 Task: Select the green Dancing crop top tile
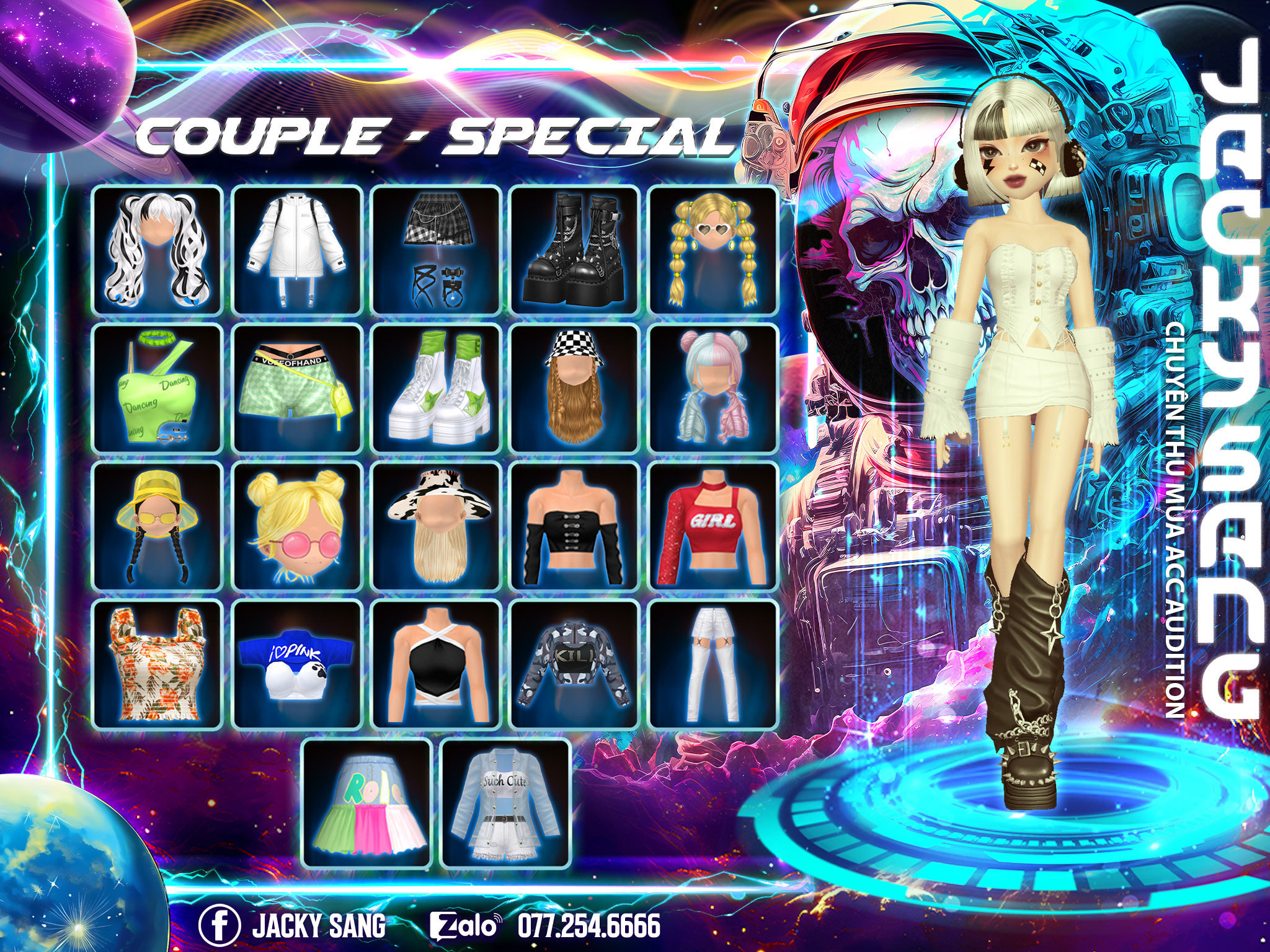158,389
